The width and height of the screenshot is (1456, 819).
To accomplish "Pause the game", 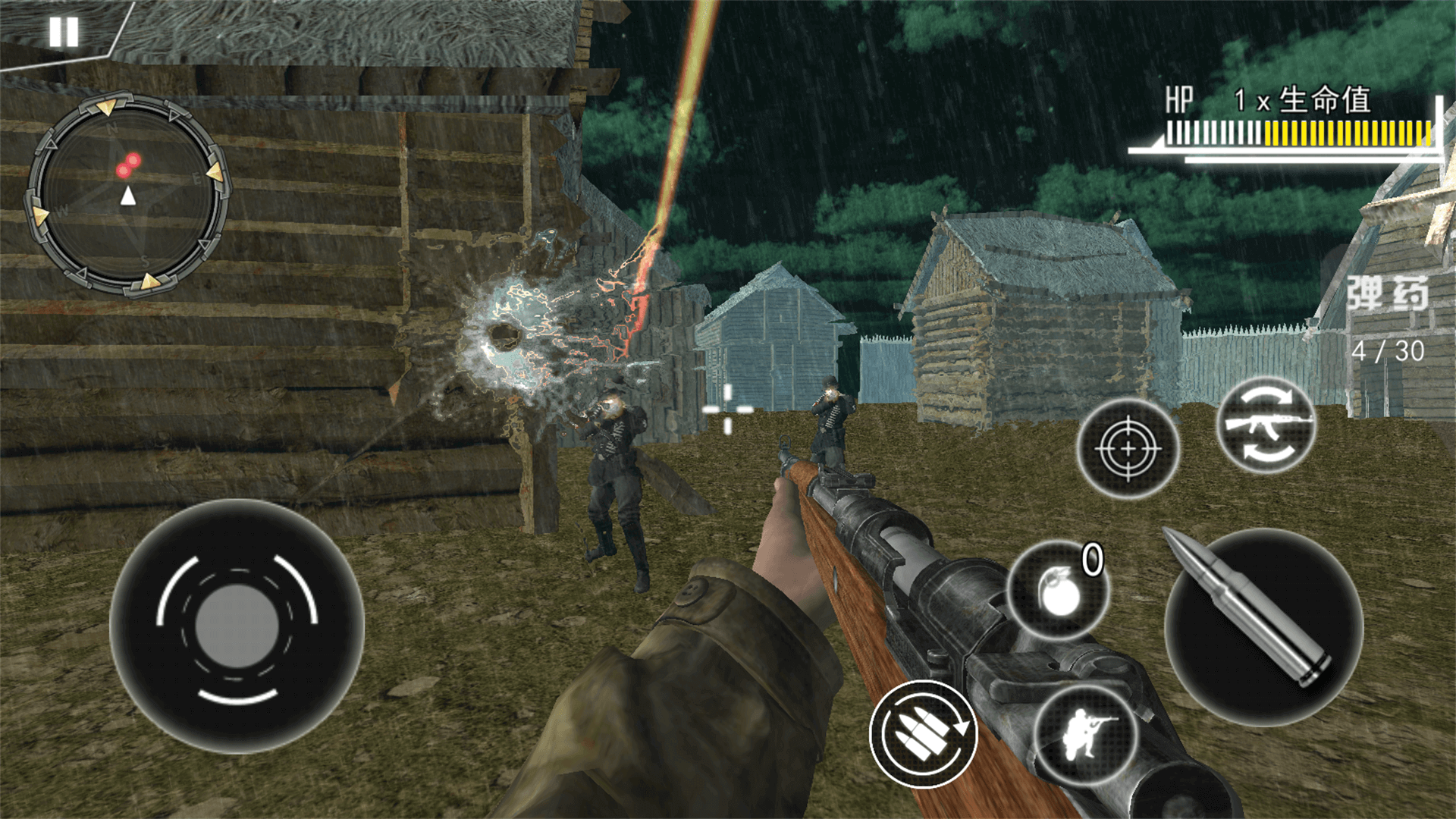I will 64,33.
